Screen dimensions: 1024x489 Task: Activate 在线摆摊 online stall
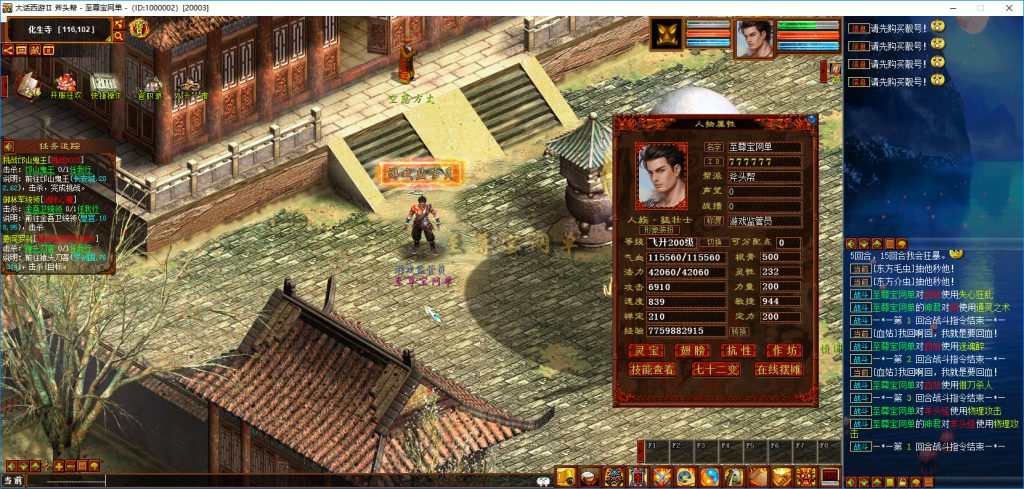(777, 369)
